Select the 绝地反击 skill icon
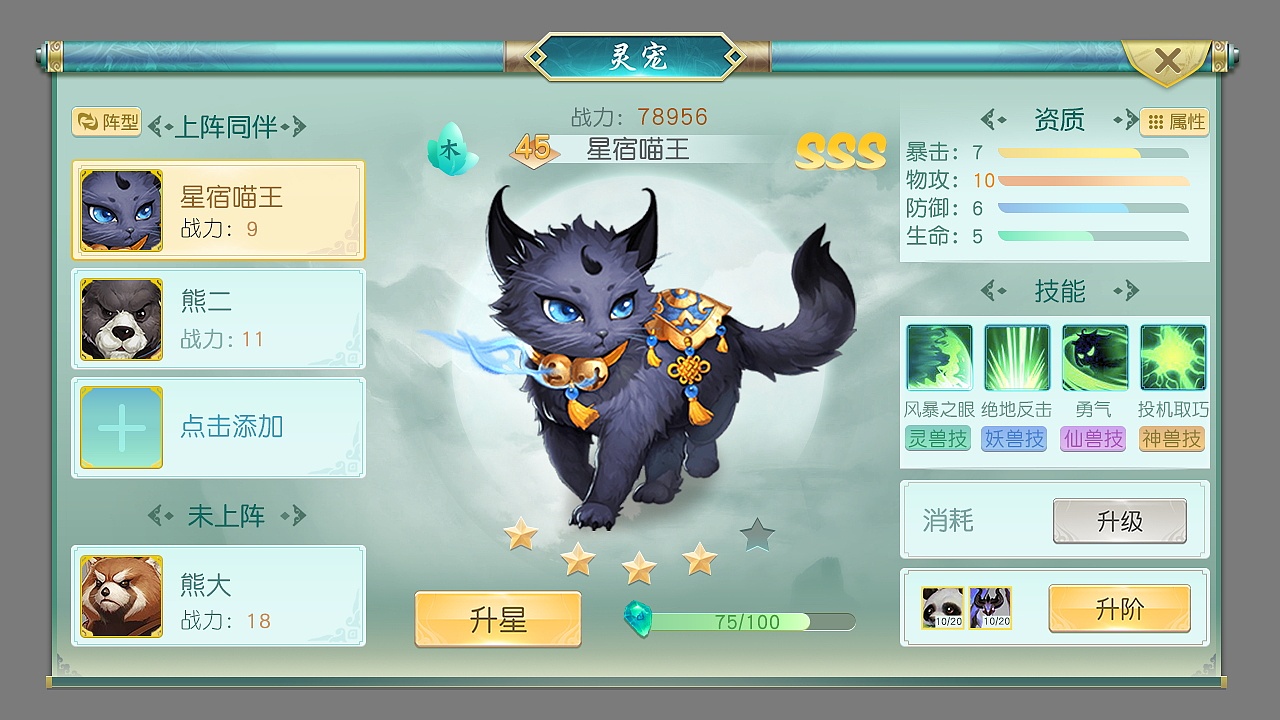 (1016, 357)
